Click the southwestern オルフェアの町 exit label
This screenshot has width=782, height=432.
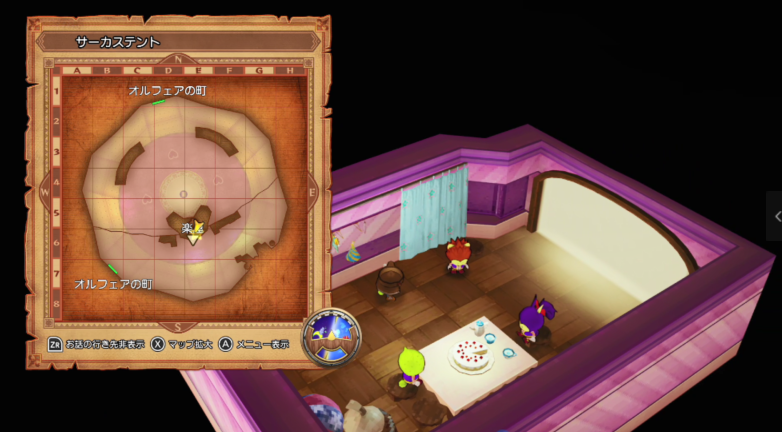coord(113,284)
